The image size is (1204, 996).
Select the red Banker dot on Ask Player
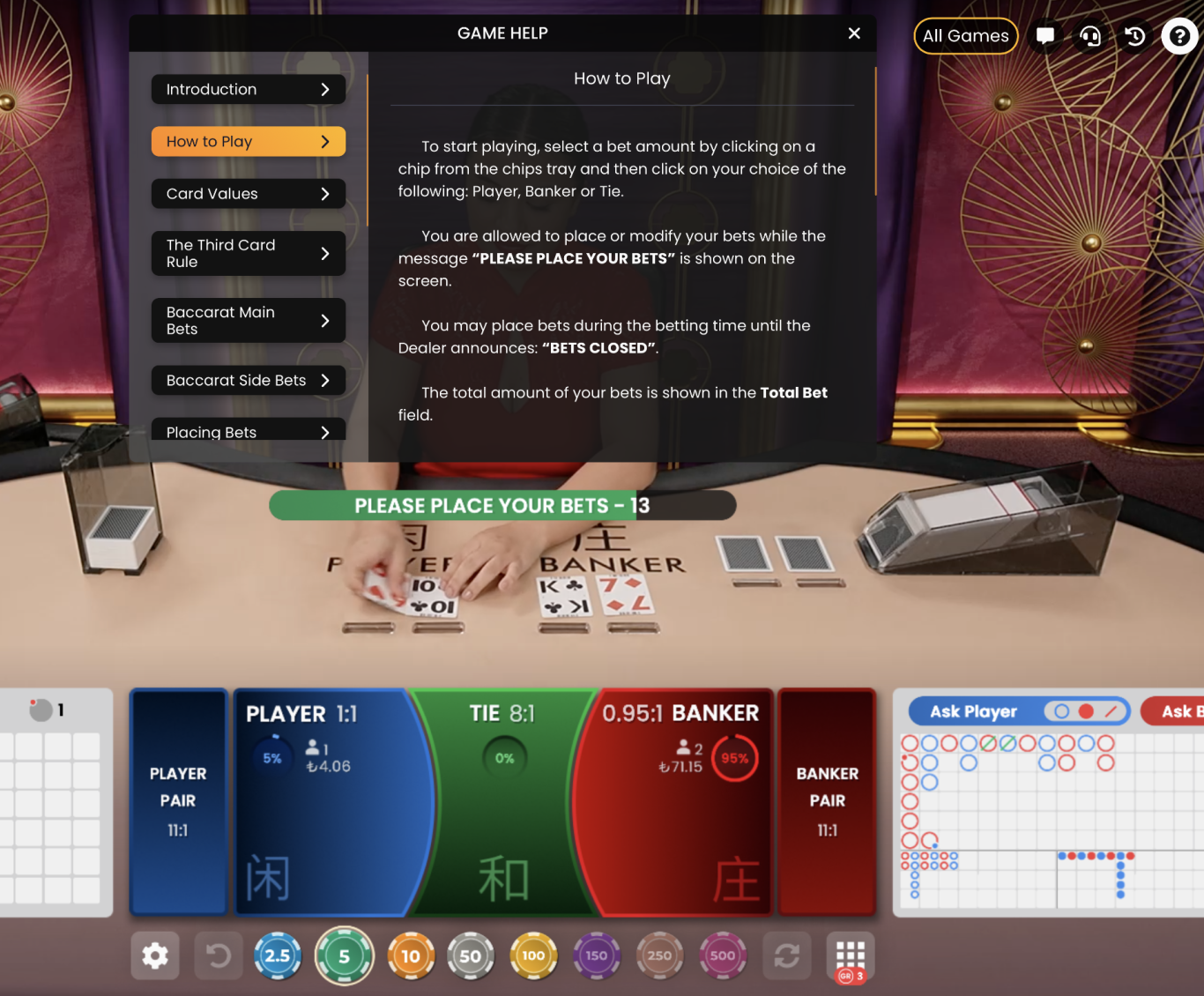click(1085, 710)
